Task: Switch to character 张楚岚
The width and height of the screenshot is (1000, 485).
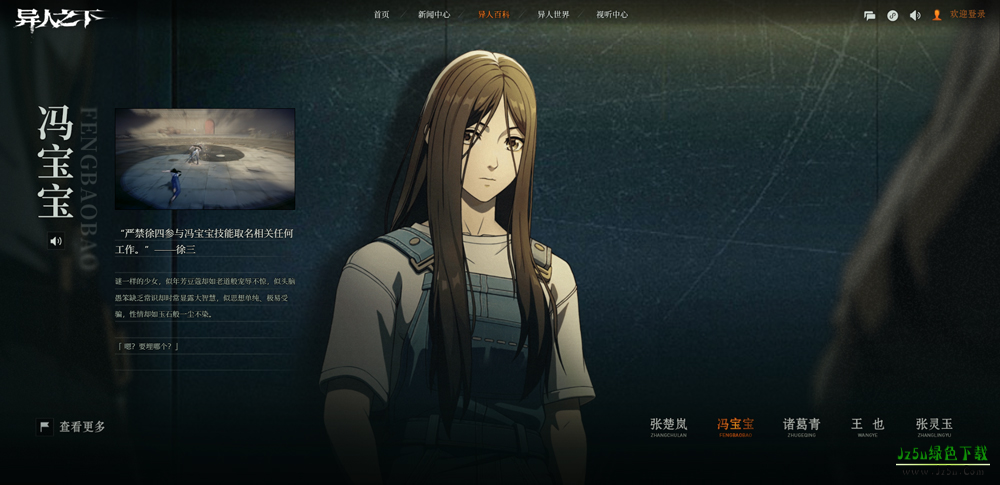Action: tap(669, 426)
